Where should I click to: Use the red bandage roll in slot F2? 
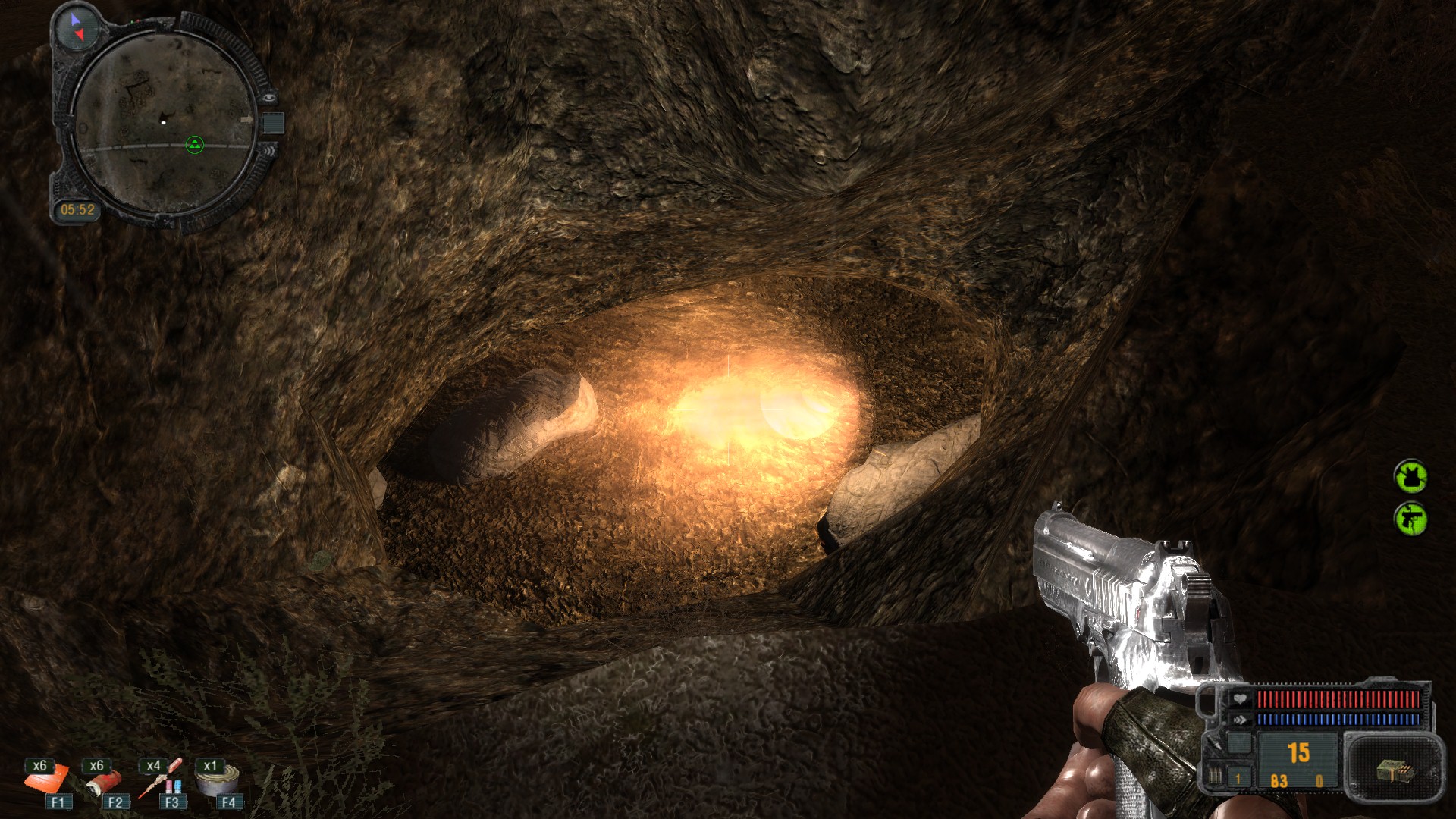pos(104,780)
